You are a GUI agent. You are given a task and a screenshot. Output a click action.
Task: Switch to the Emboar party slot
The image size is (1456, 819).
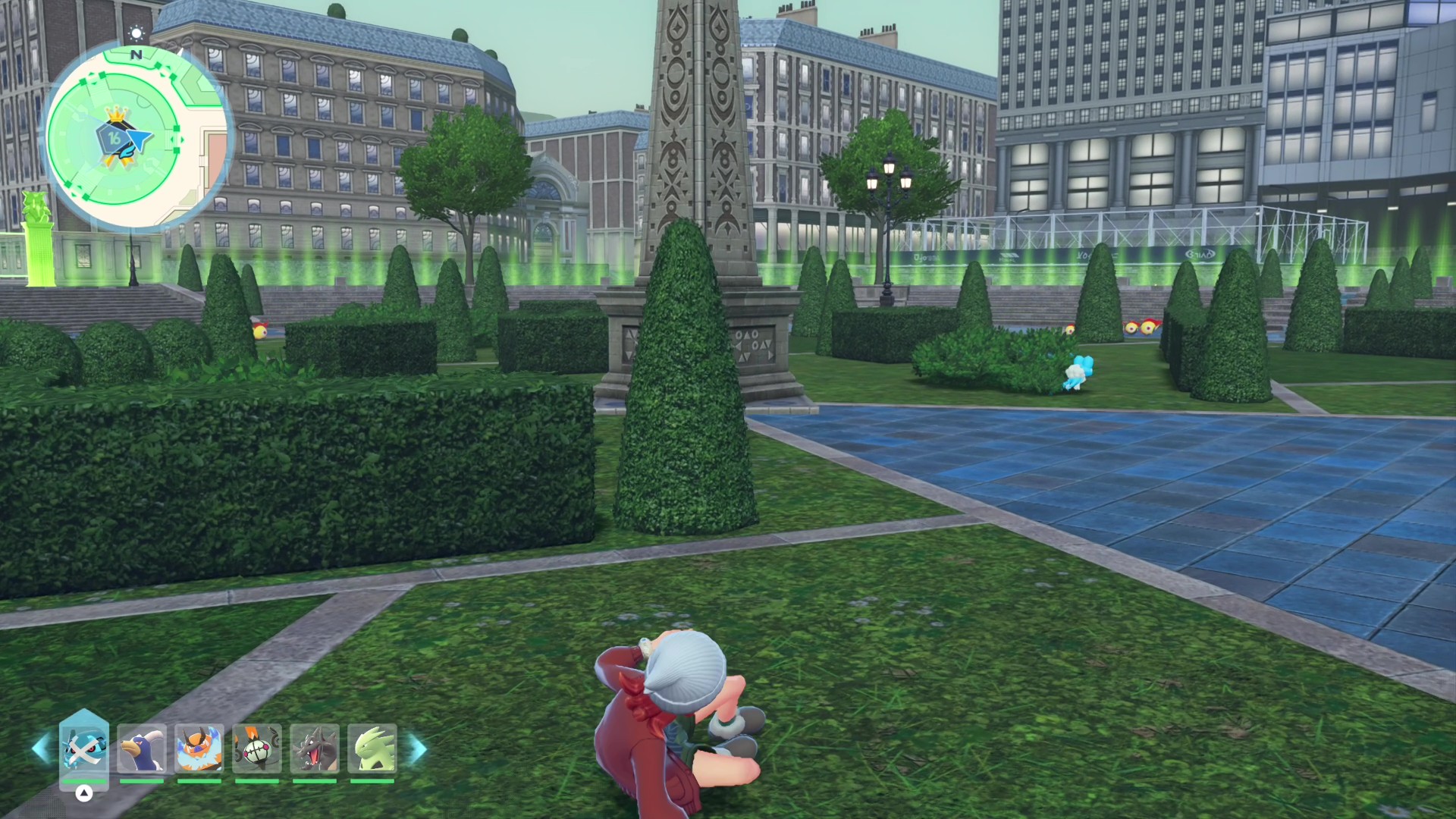(199, 748)
